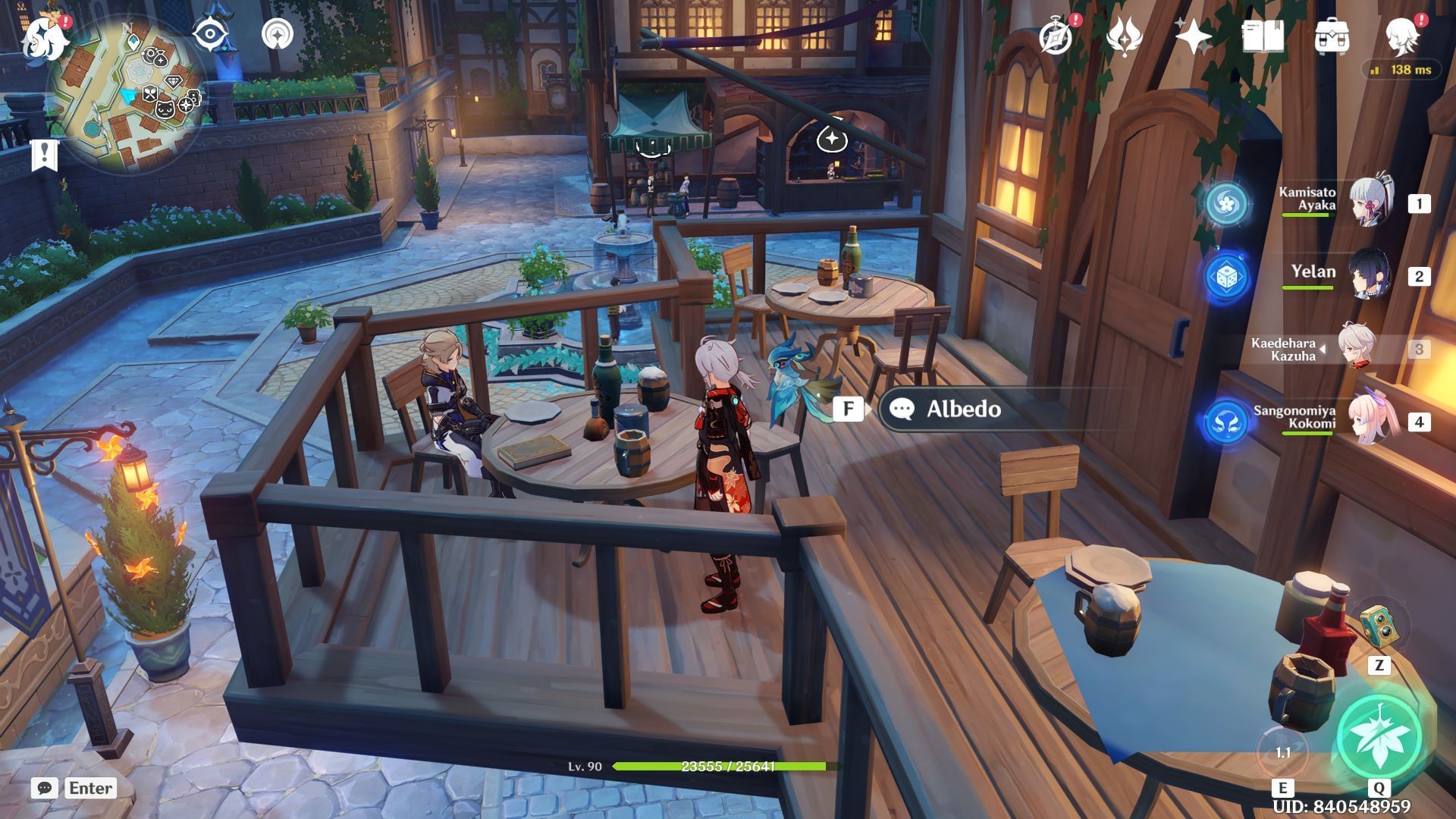Use the camera gadget

point(1379,626)
